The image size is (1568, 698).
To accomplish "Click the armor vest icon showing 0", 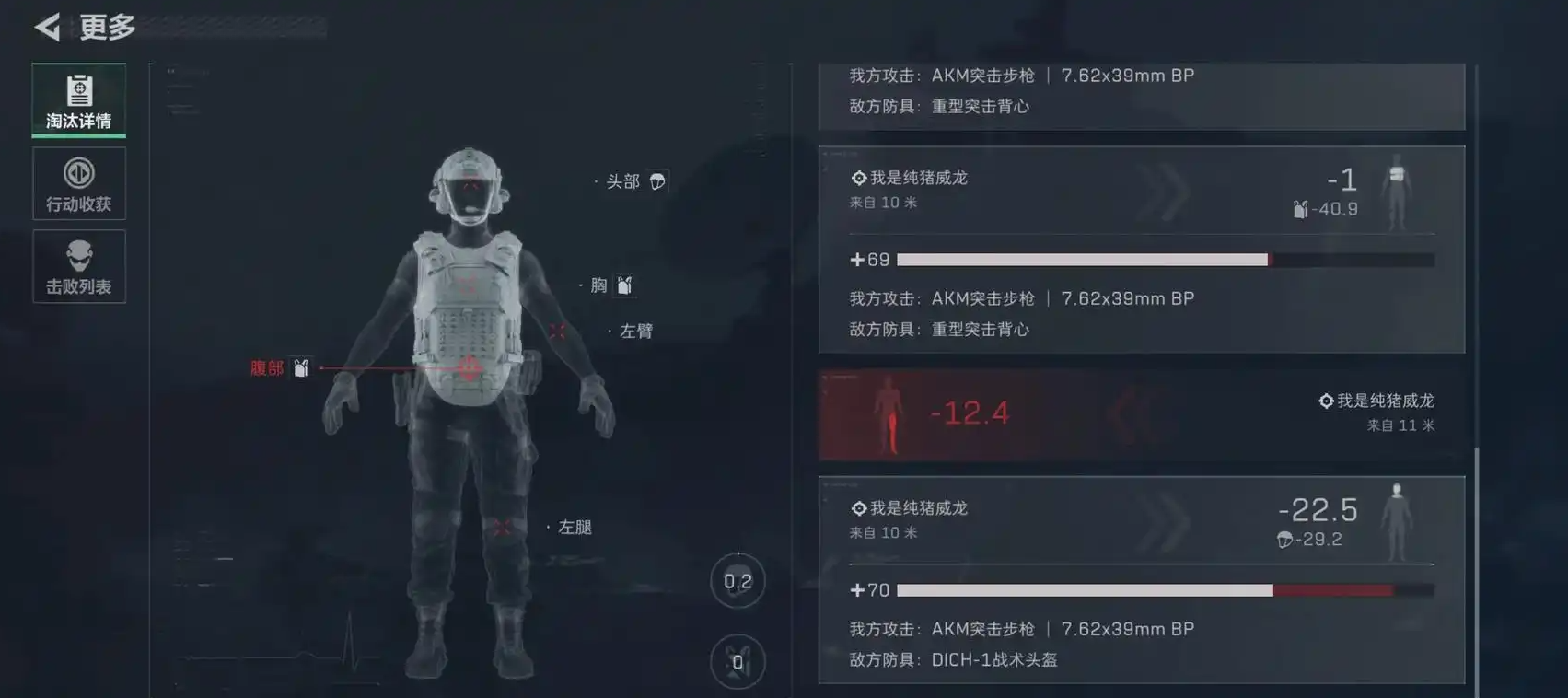I will [x=738, y=659].
